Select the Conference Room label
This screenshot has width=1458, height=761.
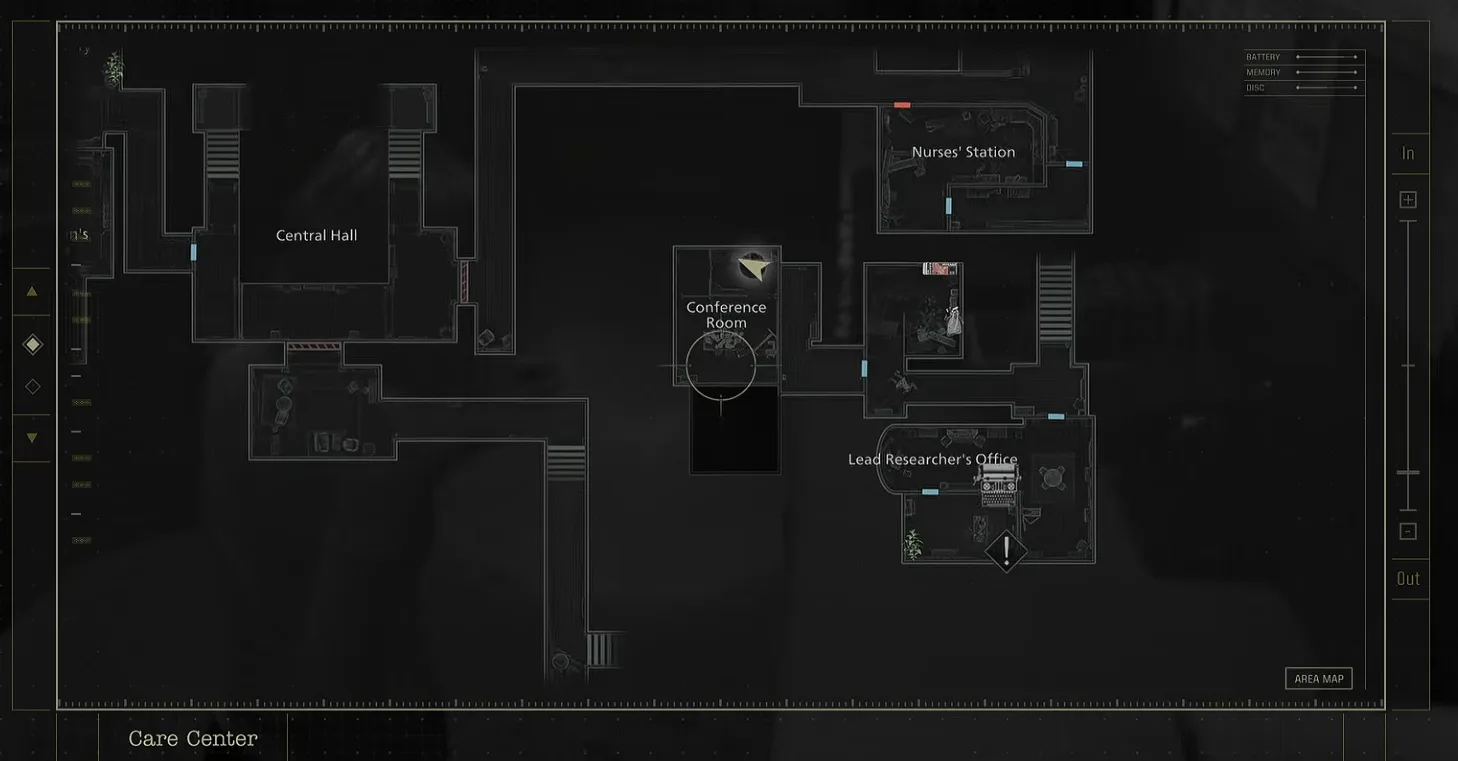point(726,315)
